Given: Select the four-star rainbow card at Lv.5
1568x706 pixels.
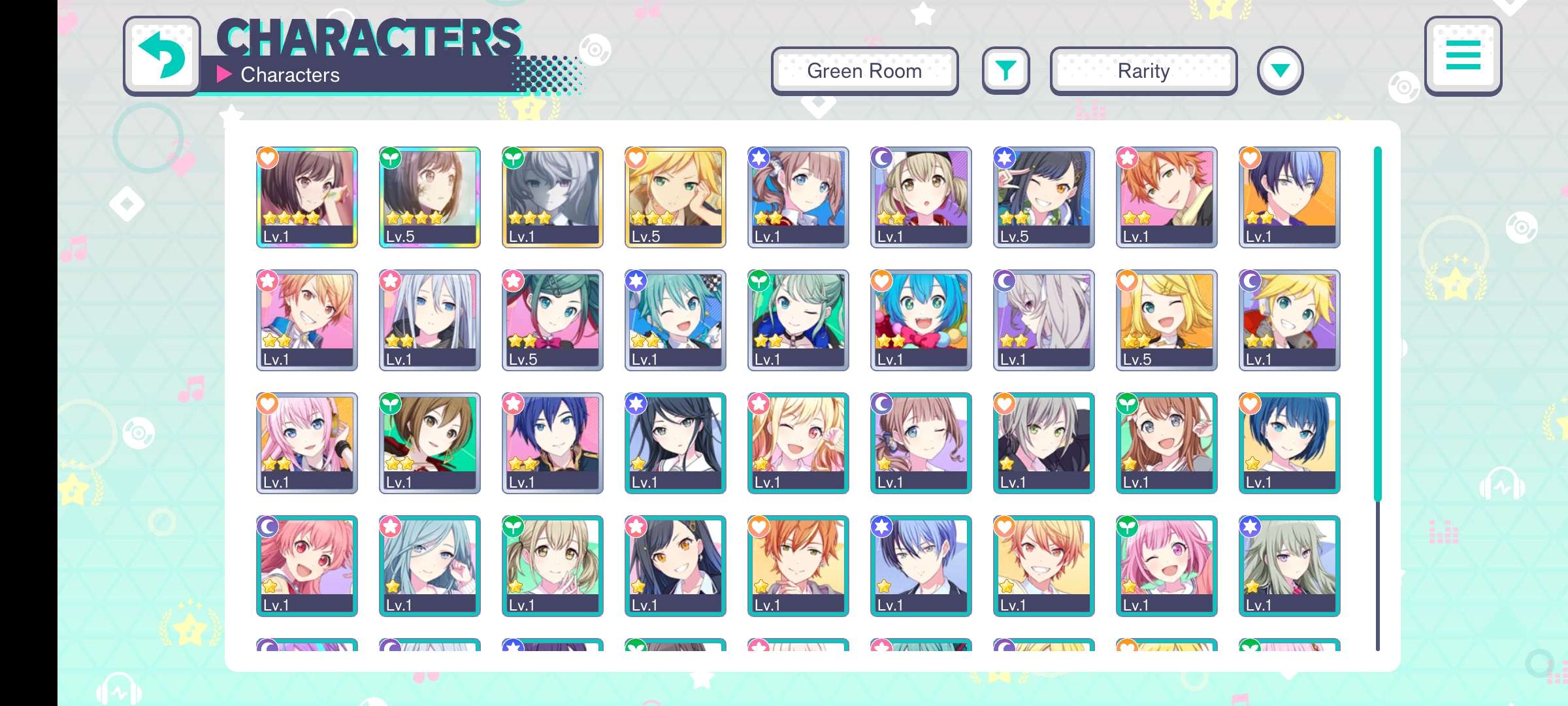Looking at the screenshot, I should point(429,197).
